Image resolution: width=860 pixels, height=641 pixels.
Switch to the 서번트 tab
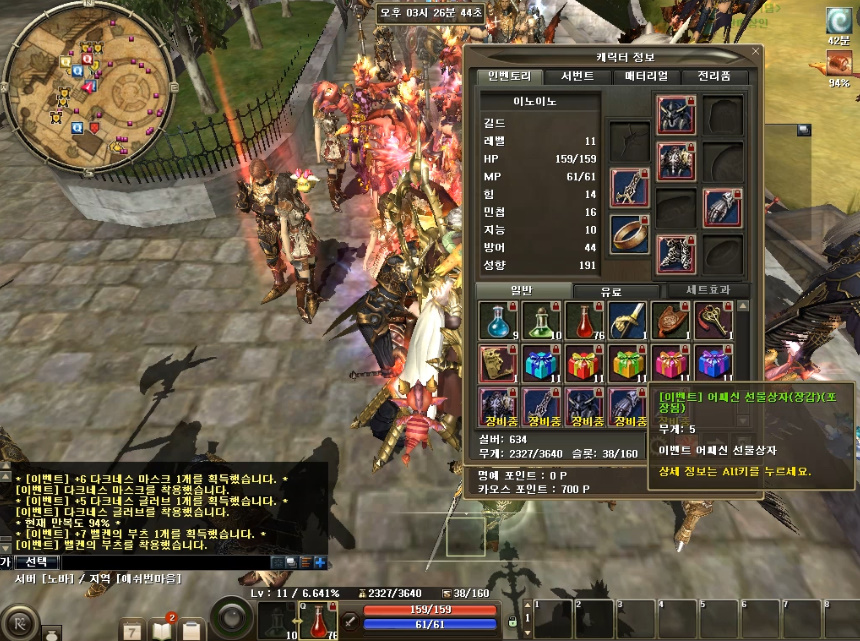(577, 76)
